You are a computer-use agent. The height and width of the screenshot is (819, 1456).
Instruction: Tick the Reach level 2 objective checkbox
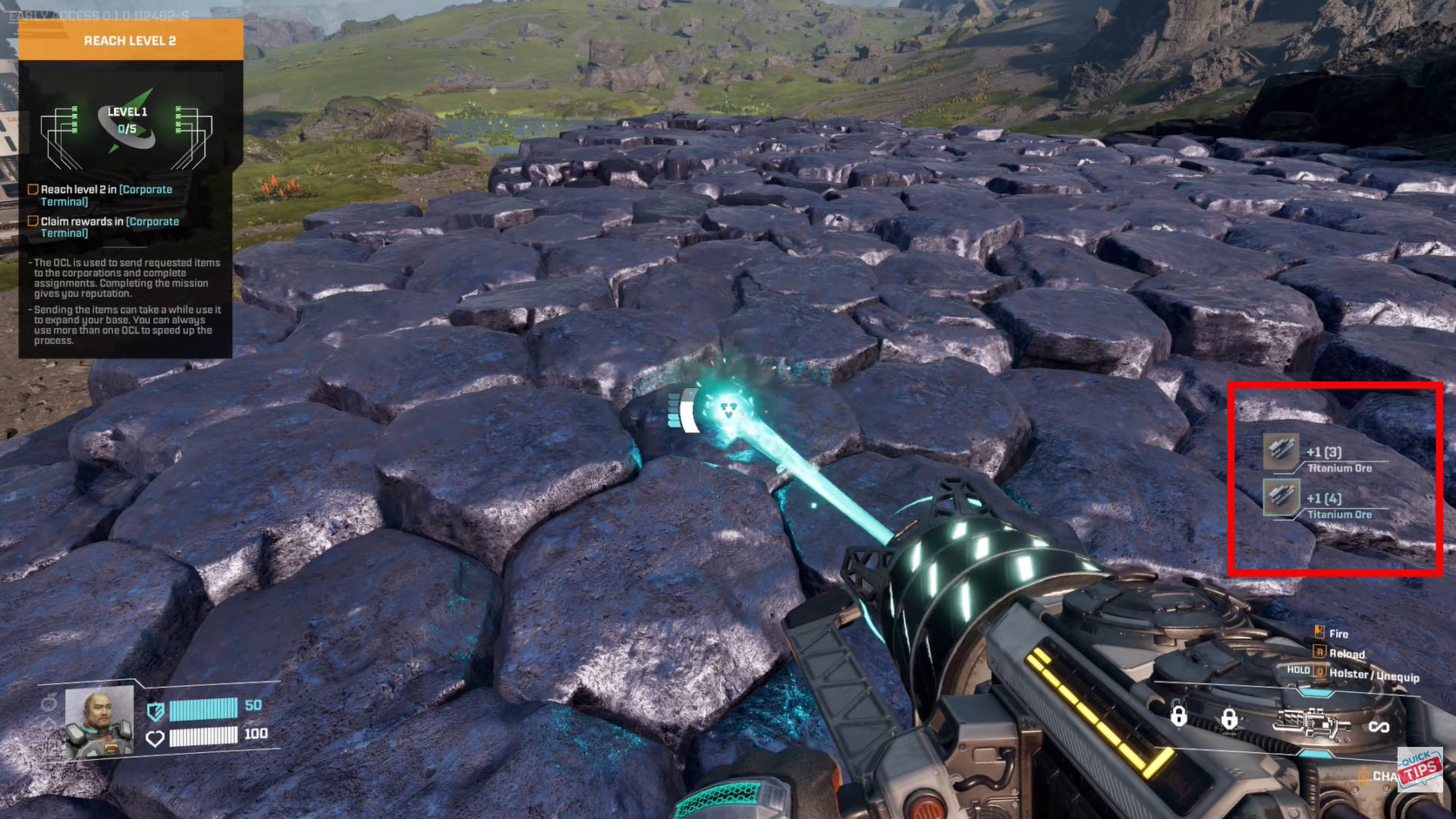click(33, 190)
